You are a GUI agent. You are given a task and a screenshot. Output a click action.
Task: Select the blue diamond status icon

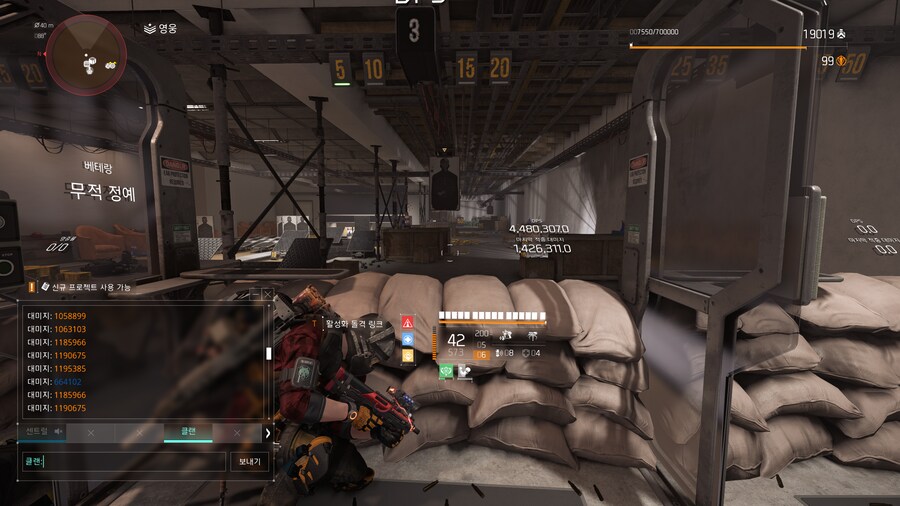[x=408, y=339]
